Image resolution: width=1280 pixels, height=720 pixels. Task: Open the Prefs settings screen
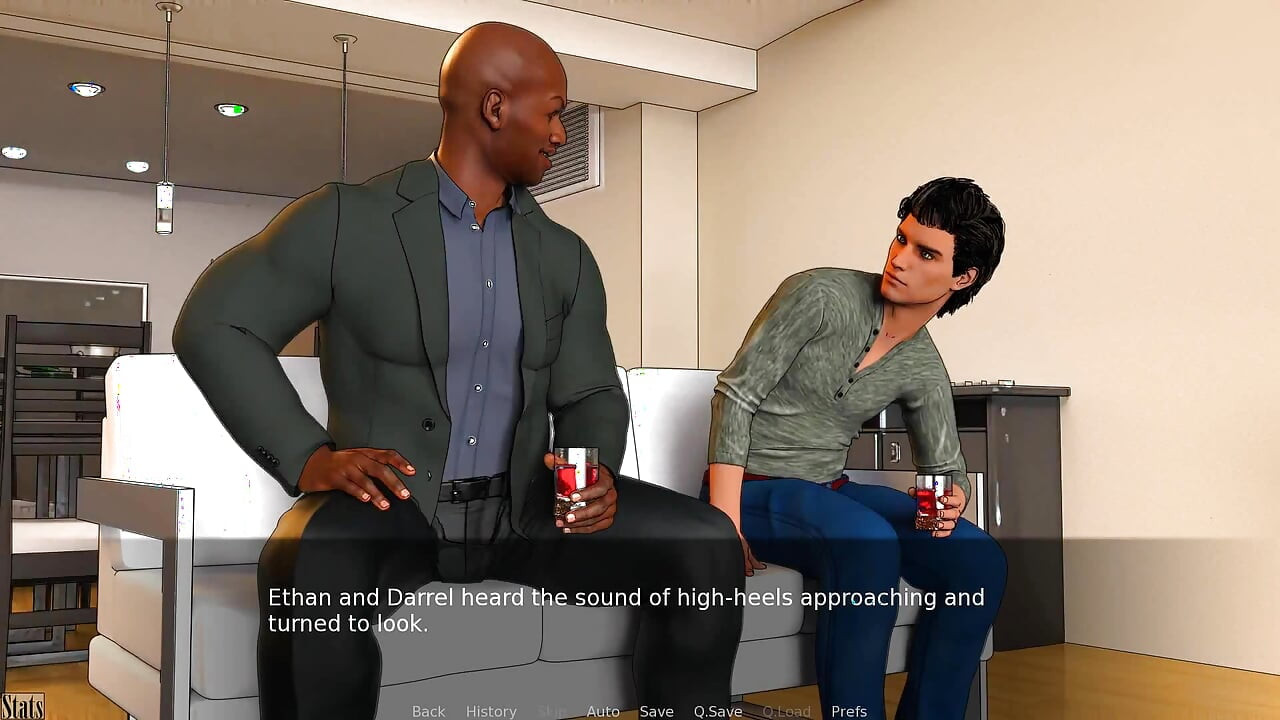pos(849,711)
